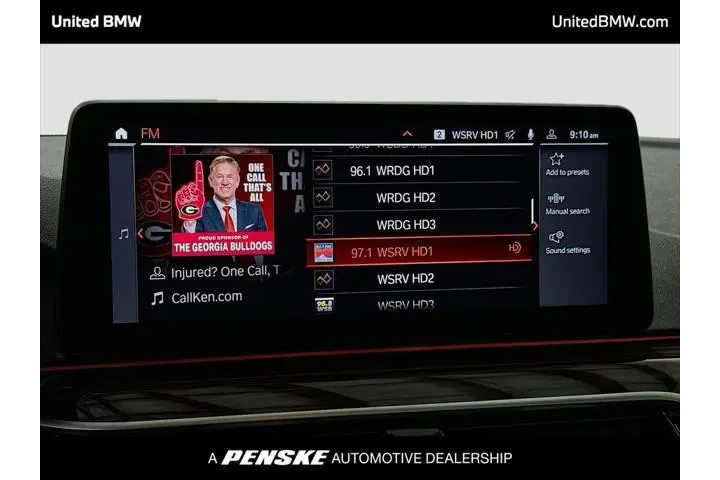The image size is (720, 480).
Task: Select the preset 2 WSRV HD1 indicator
Action: pos(467,134)
